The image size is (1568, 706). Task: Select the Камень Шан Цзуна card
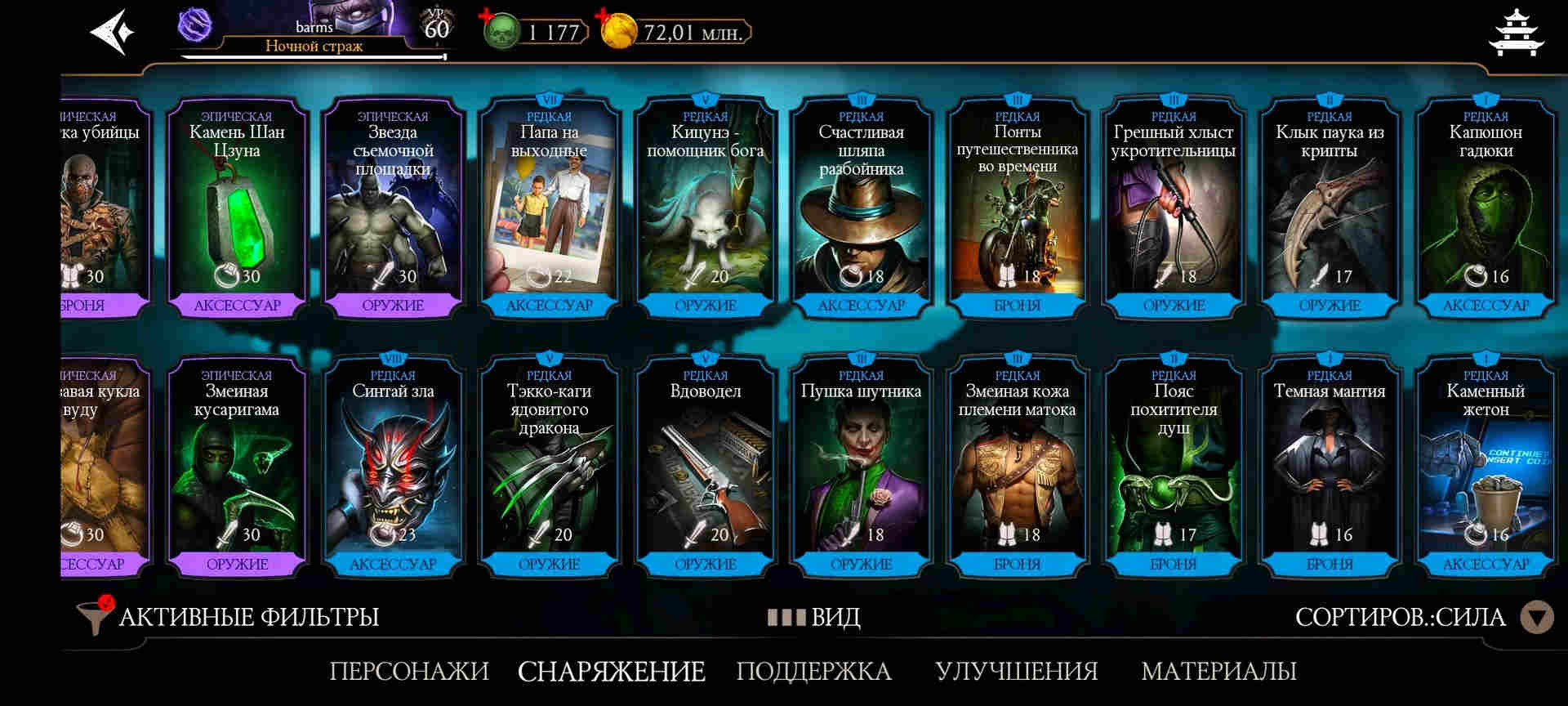coord(237,210)
